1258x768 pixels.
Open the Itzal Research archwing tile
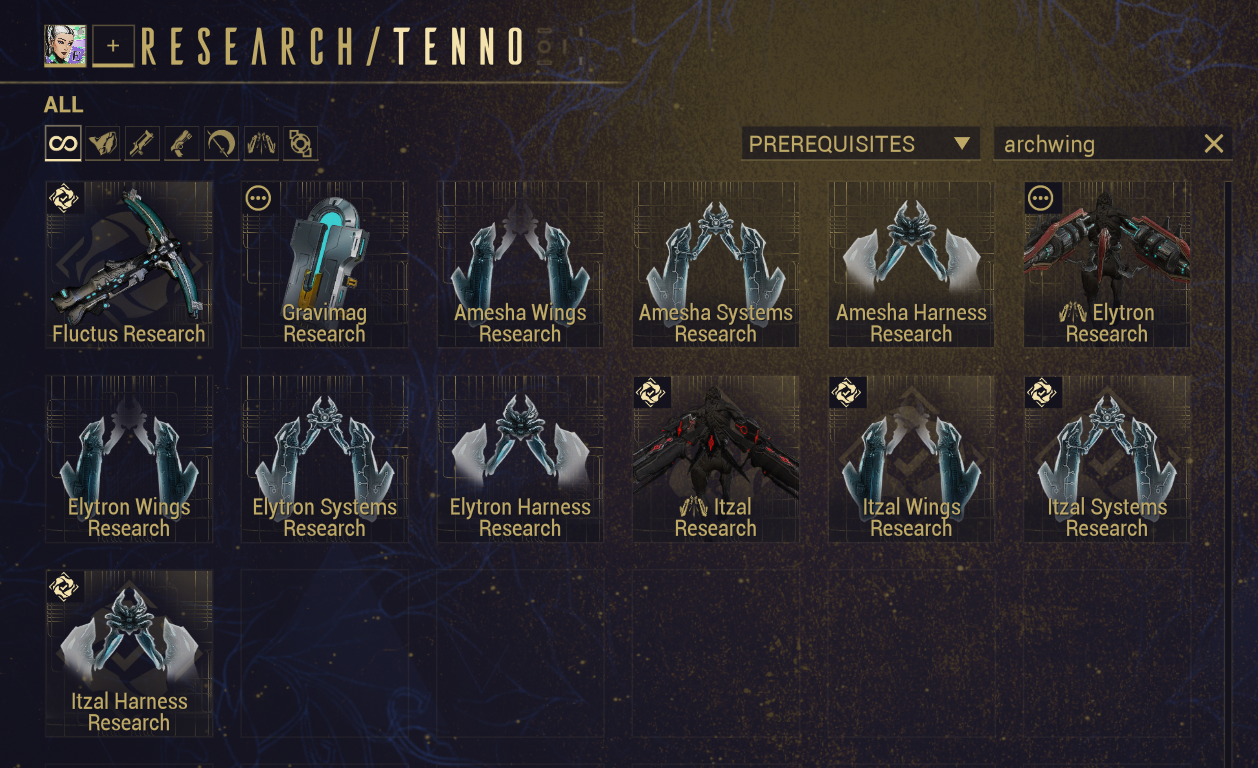(716, 459)
